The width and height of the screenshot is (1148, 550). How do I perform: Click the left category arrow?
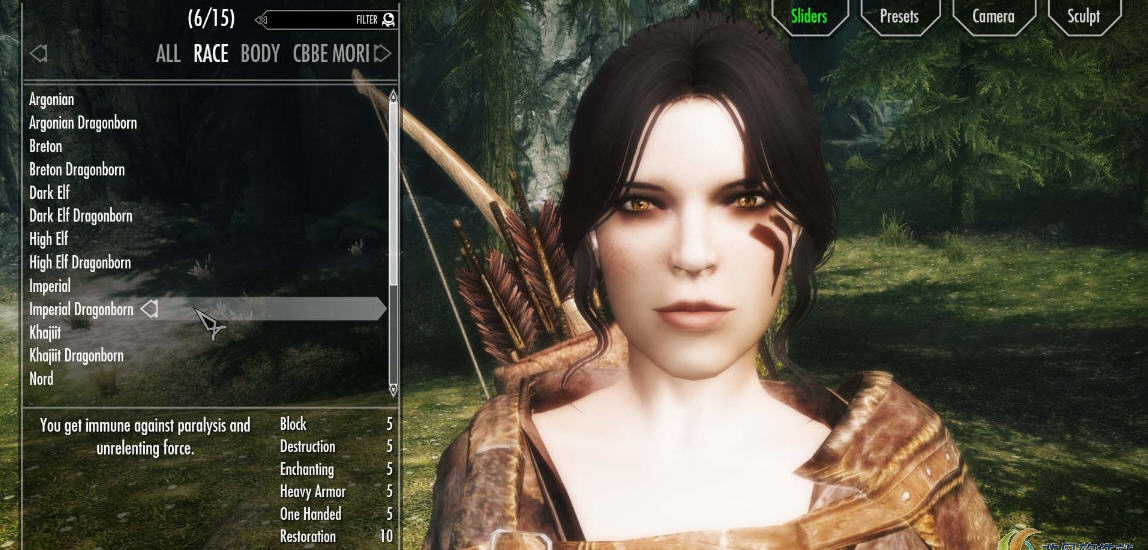[x=39, y=53]
